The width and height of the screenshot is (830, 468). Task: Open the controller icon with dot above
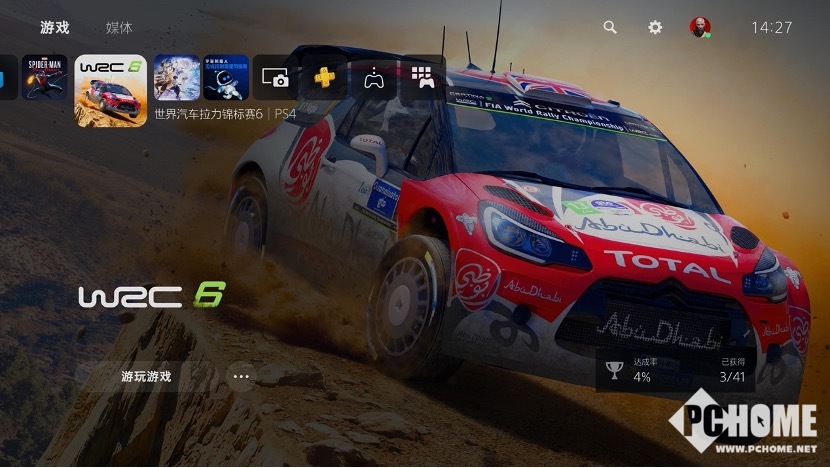point(374,77)
